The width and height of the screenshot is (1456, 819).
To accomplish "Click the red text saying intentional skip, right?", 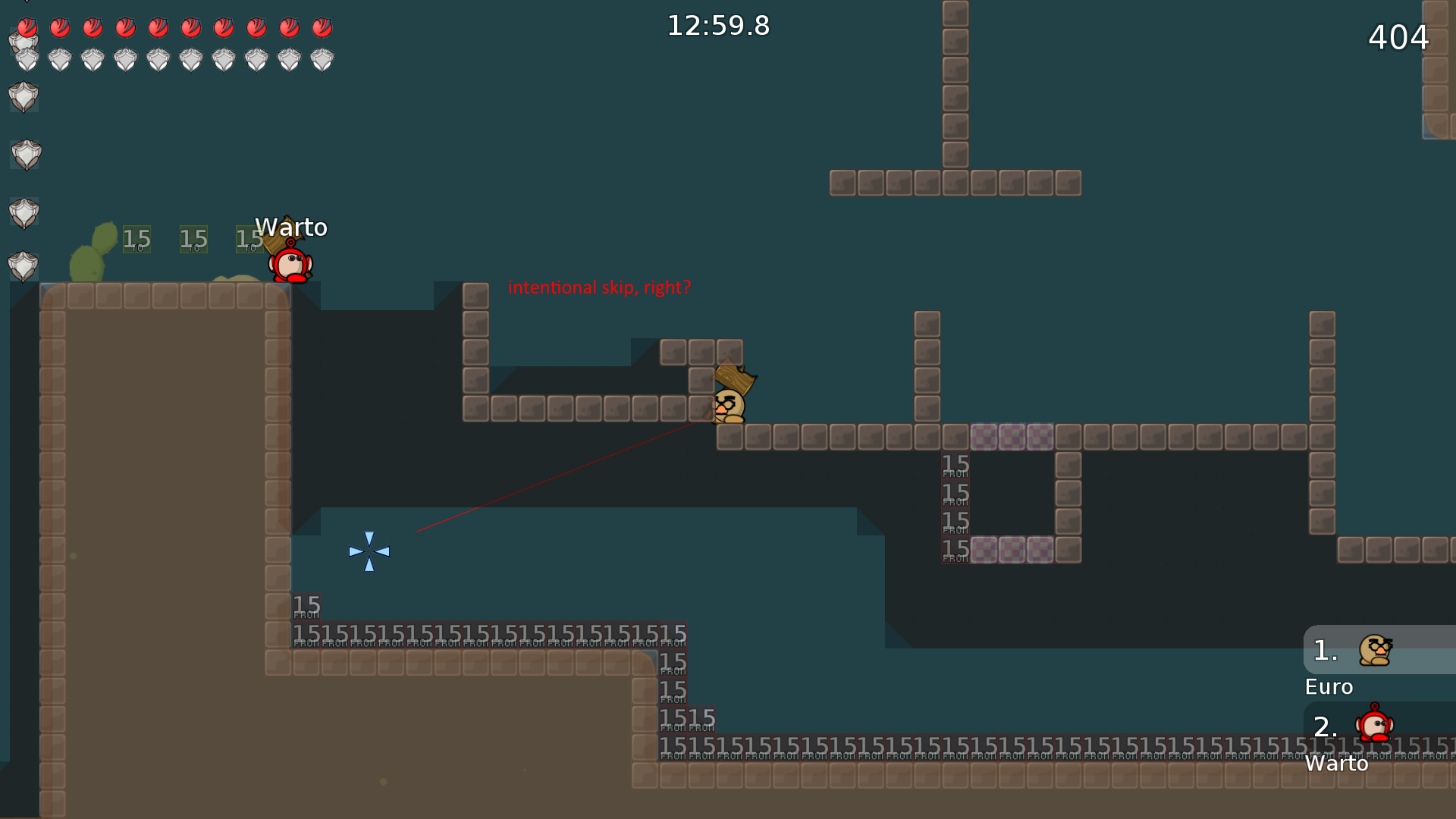I will 600,287.
